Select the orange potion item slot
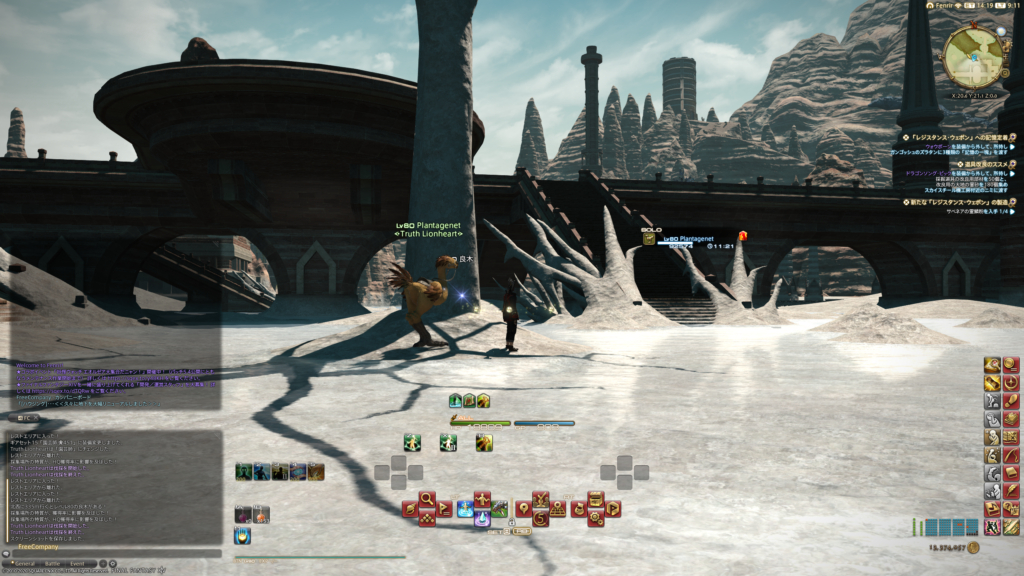The image size is (1024, 576). [x=260, y=514]
